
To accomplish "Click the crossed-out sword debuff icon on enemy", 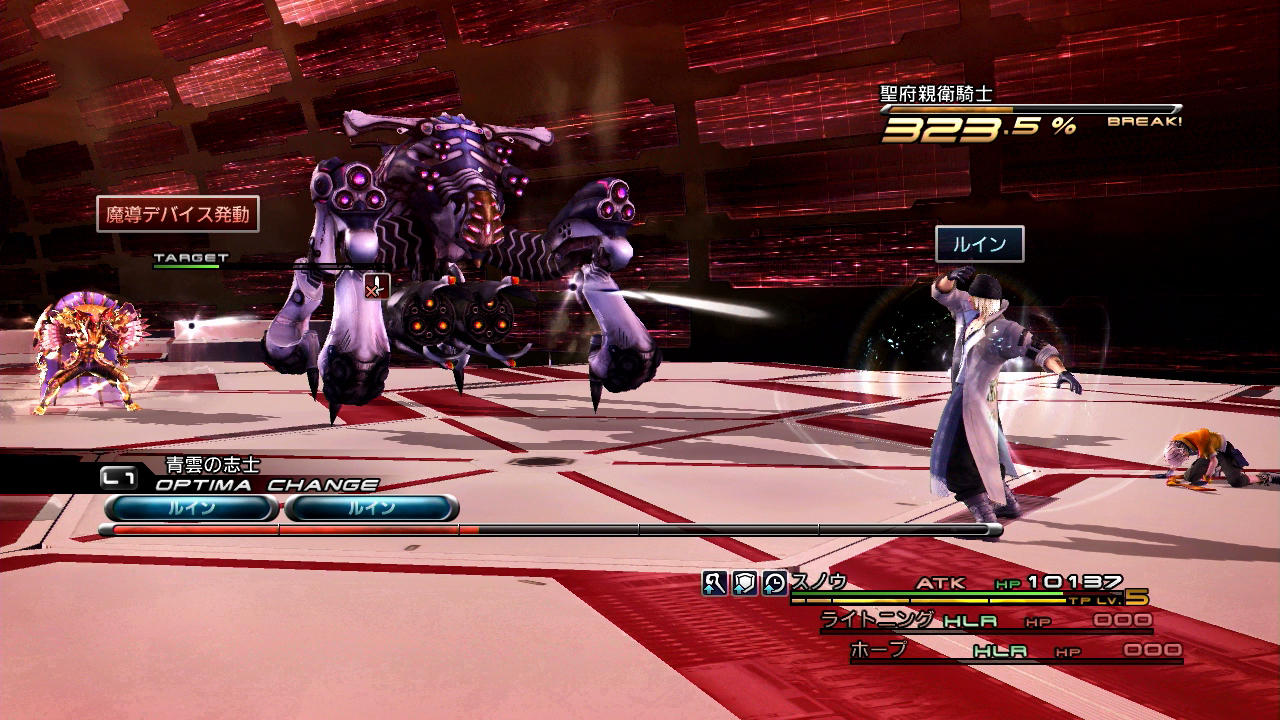I will tap(376, 287).
